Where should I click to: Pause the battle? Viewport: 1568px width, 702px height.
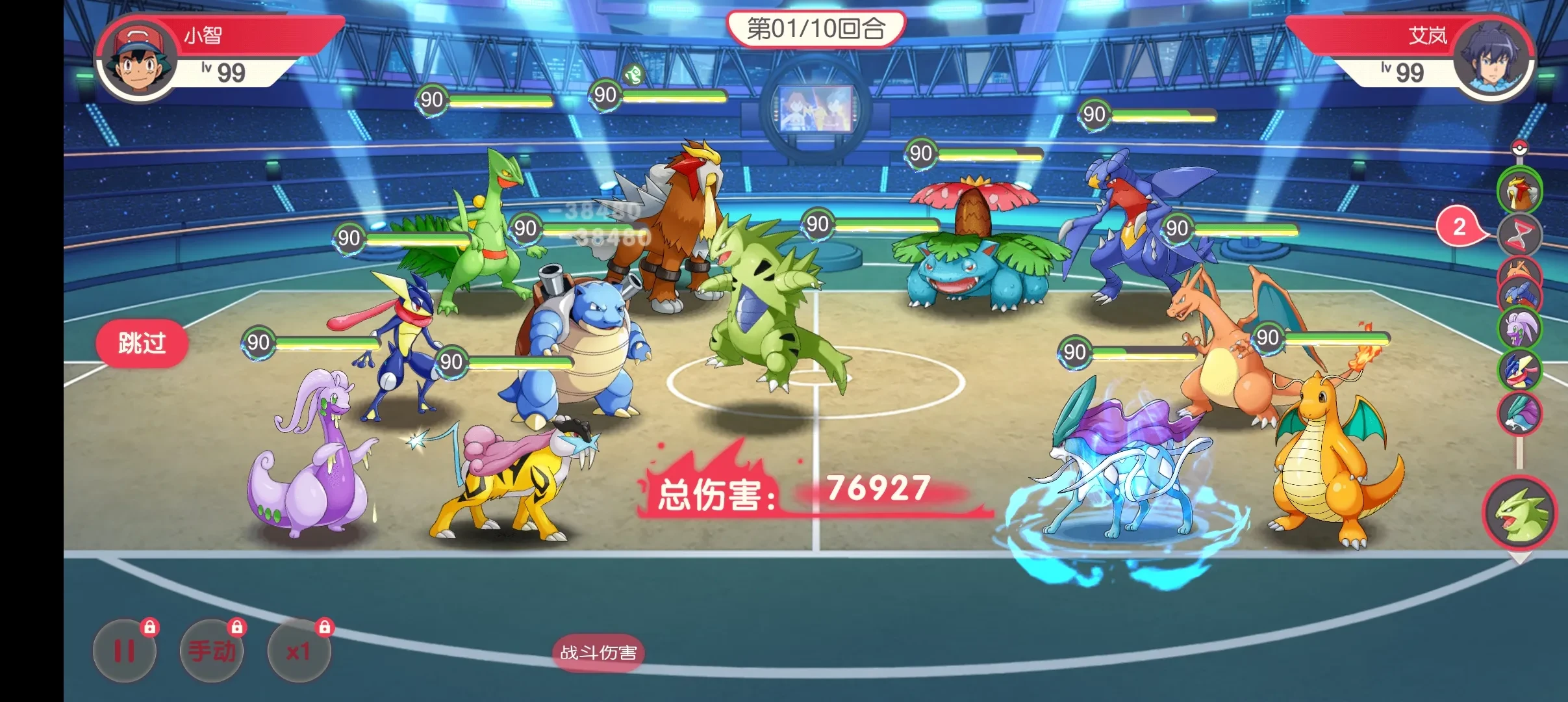point(125,651)
